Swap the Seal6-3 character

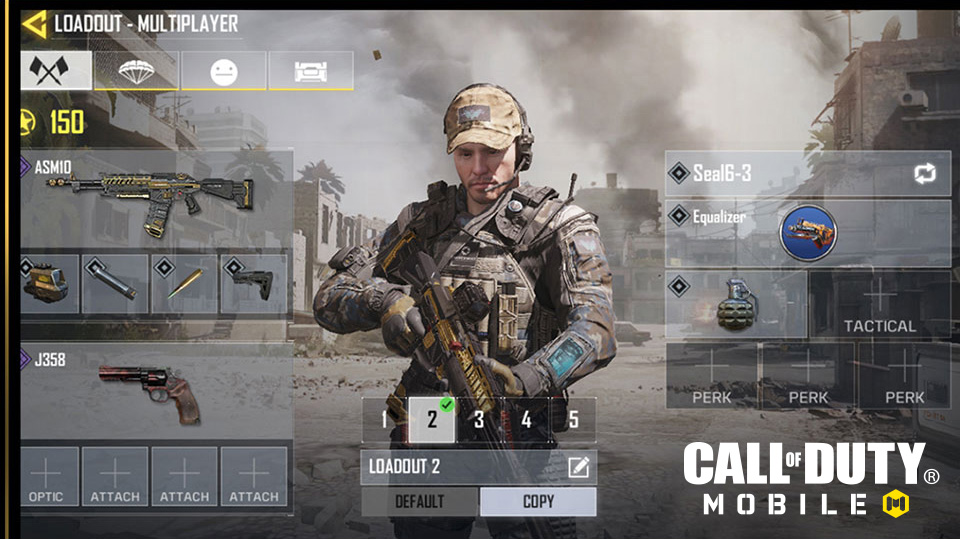click(x=923, y=174)
